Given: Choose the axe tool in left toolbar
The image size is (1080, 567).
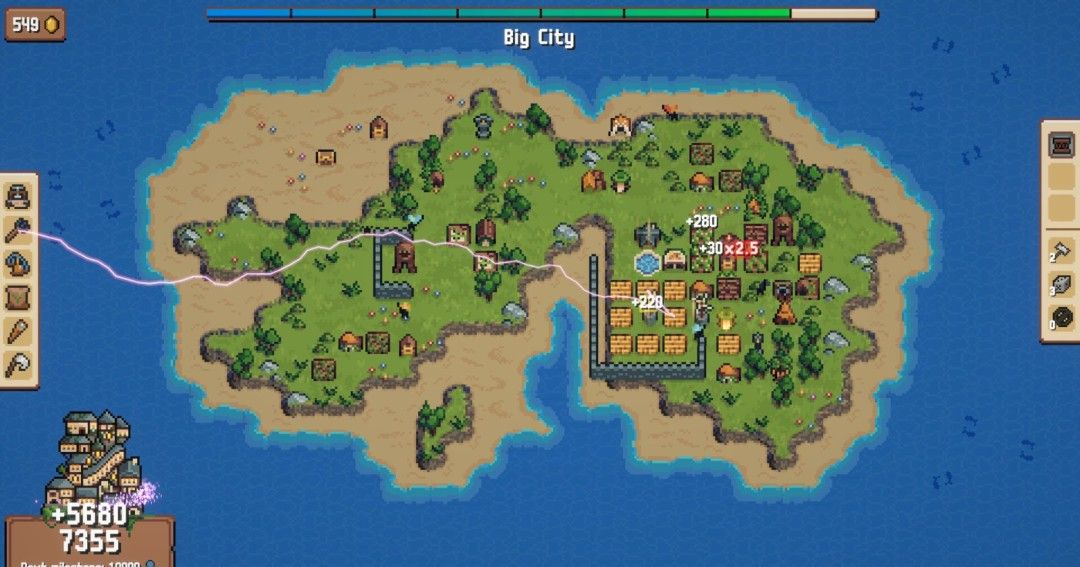Looking at the screenshot, I should point(18,229).
